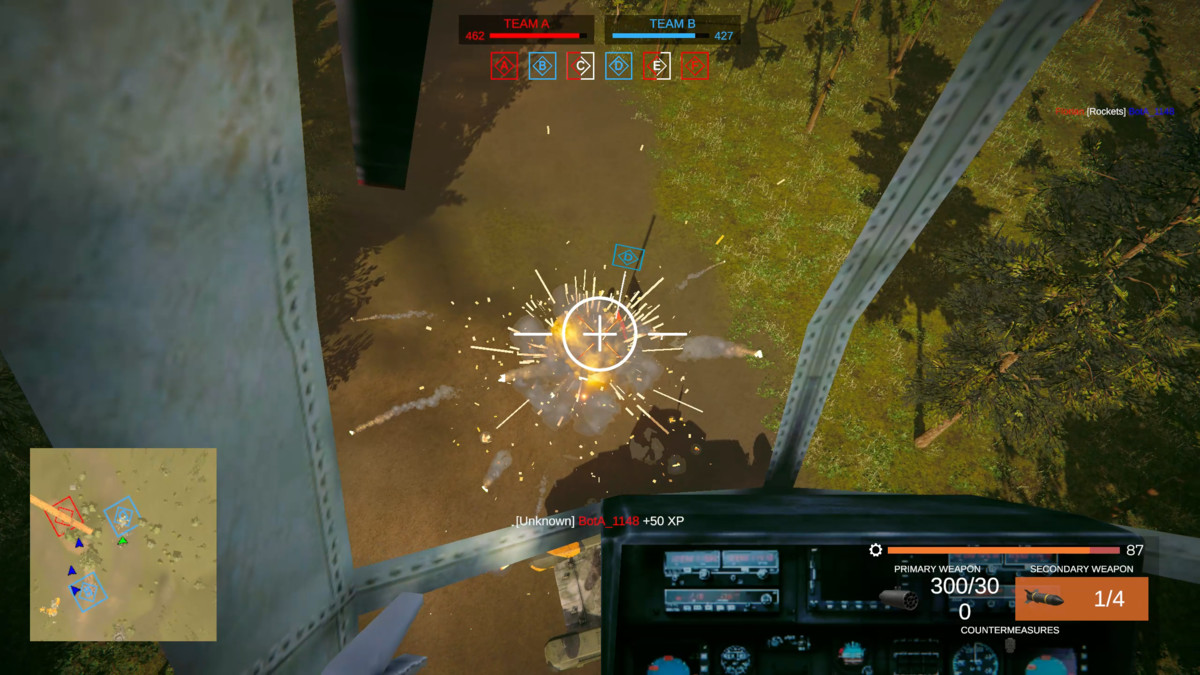1200x675 pixels.
Task: Select the red objective marker on minimap
Action: click(65, 514)
